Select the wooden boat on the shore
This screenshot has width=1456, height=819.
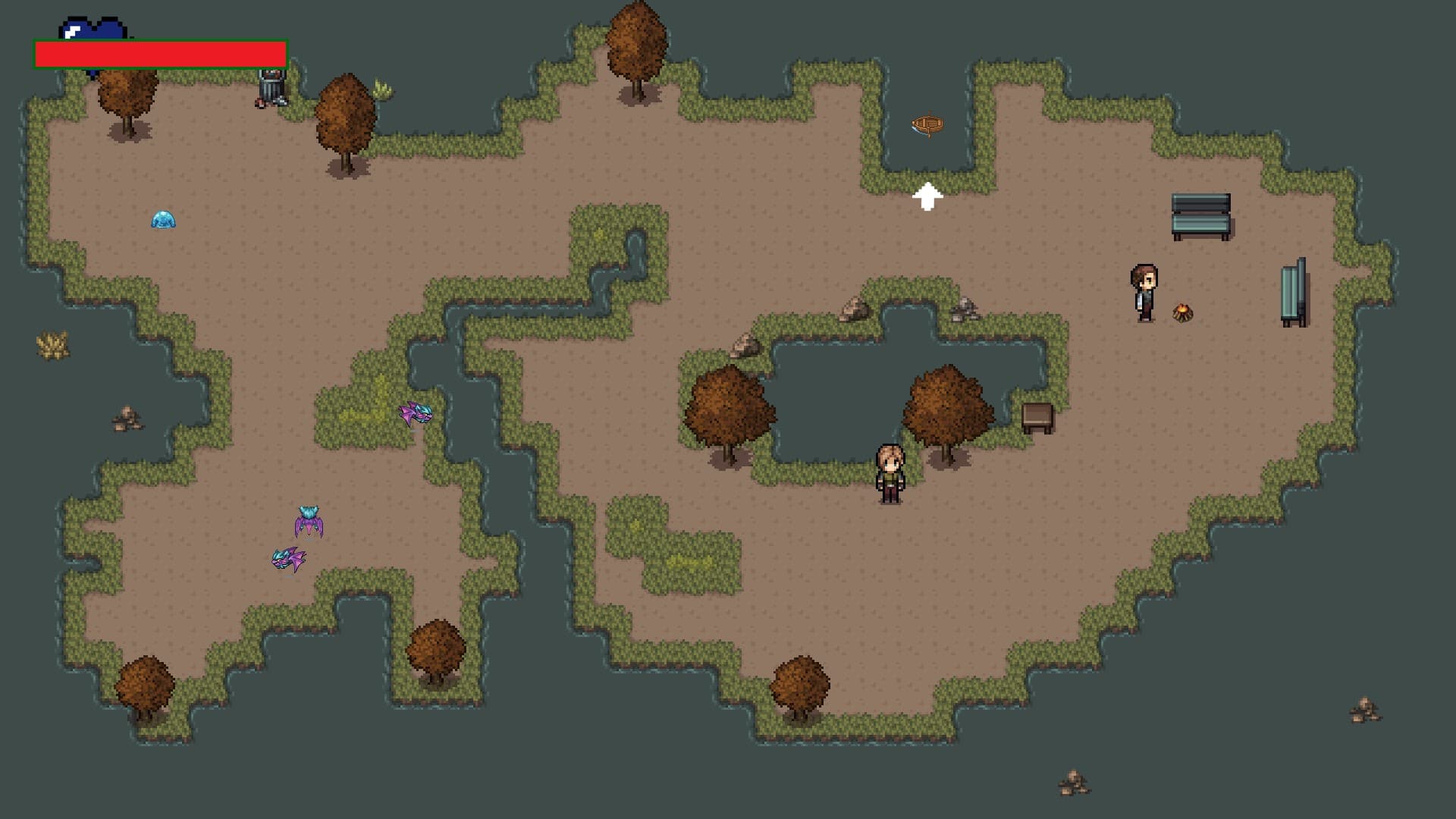point(928,124)
